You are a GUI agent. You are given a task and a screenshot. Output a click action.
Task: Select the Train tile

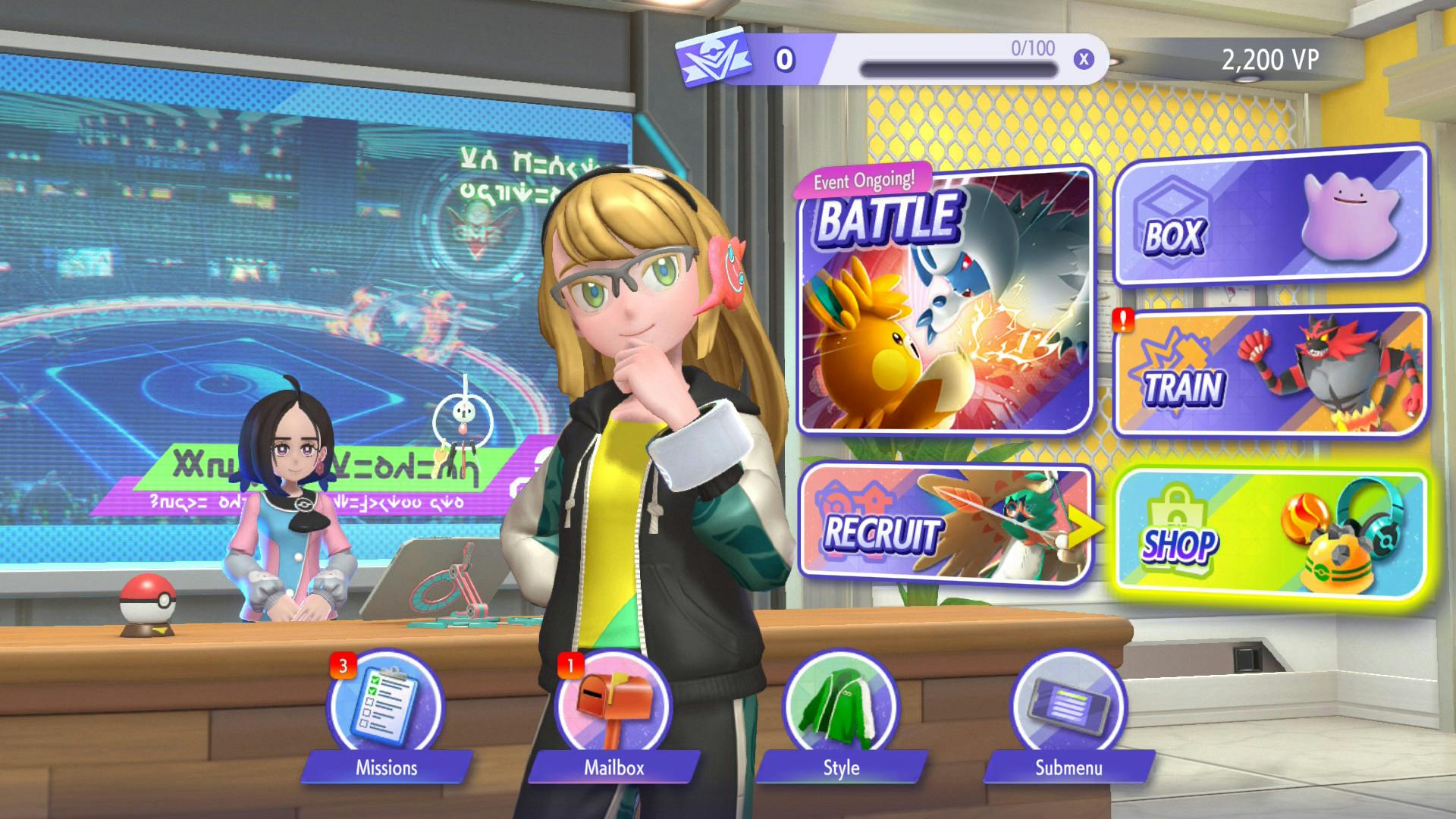pos(1271,372)
